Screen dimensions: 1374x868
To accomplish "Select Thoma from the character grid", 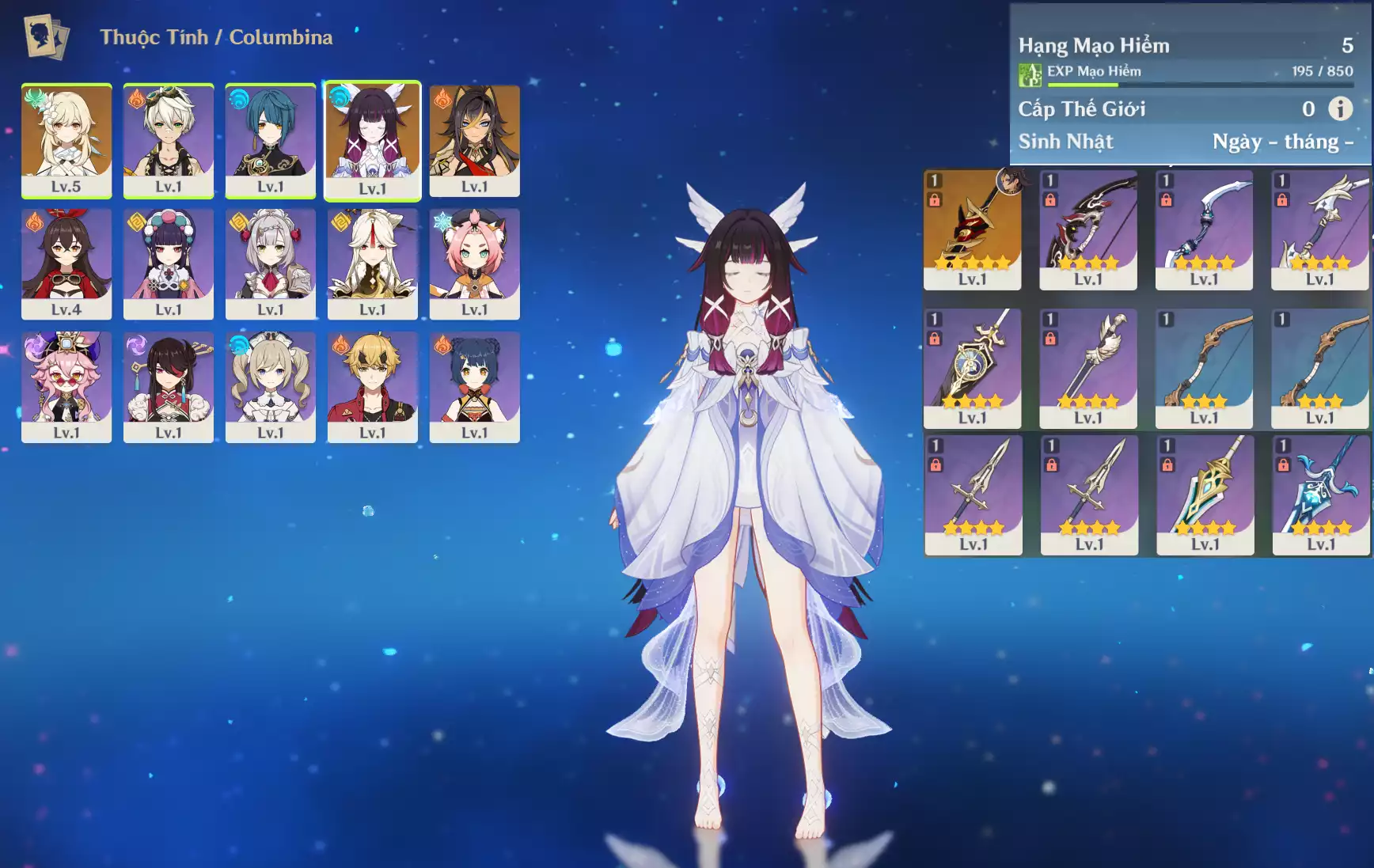I will click(372, 387).
